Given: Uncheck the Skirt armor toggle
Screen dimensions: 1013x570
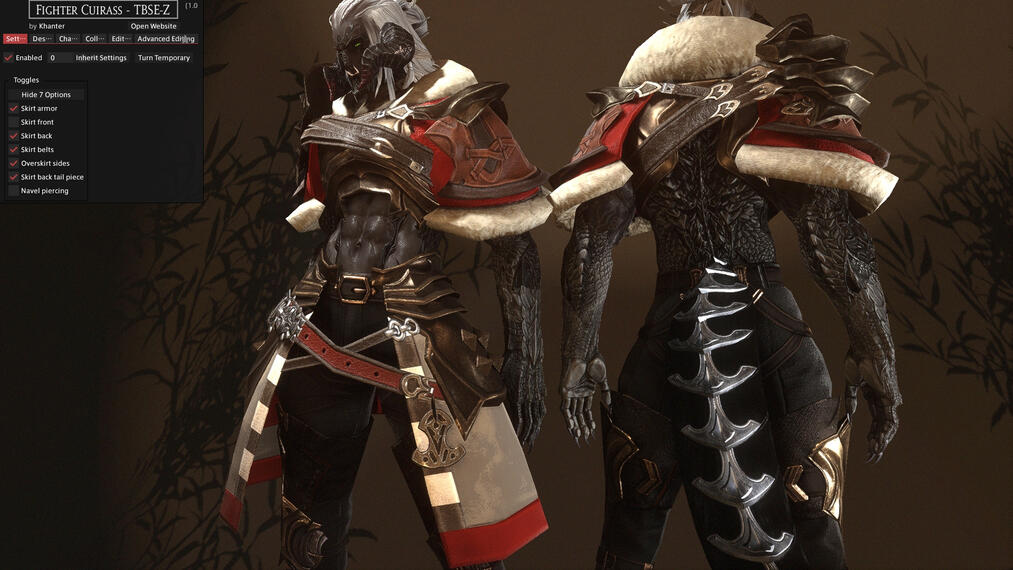Looking at the screenshot, I should tap(14, 108).
